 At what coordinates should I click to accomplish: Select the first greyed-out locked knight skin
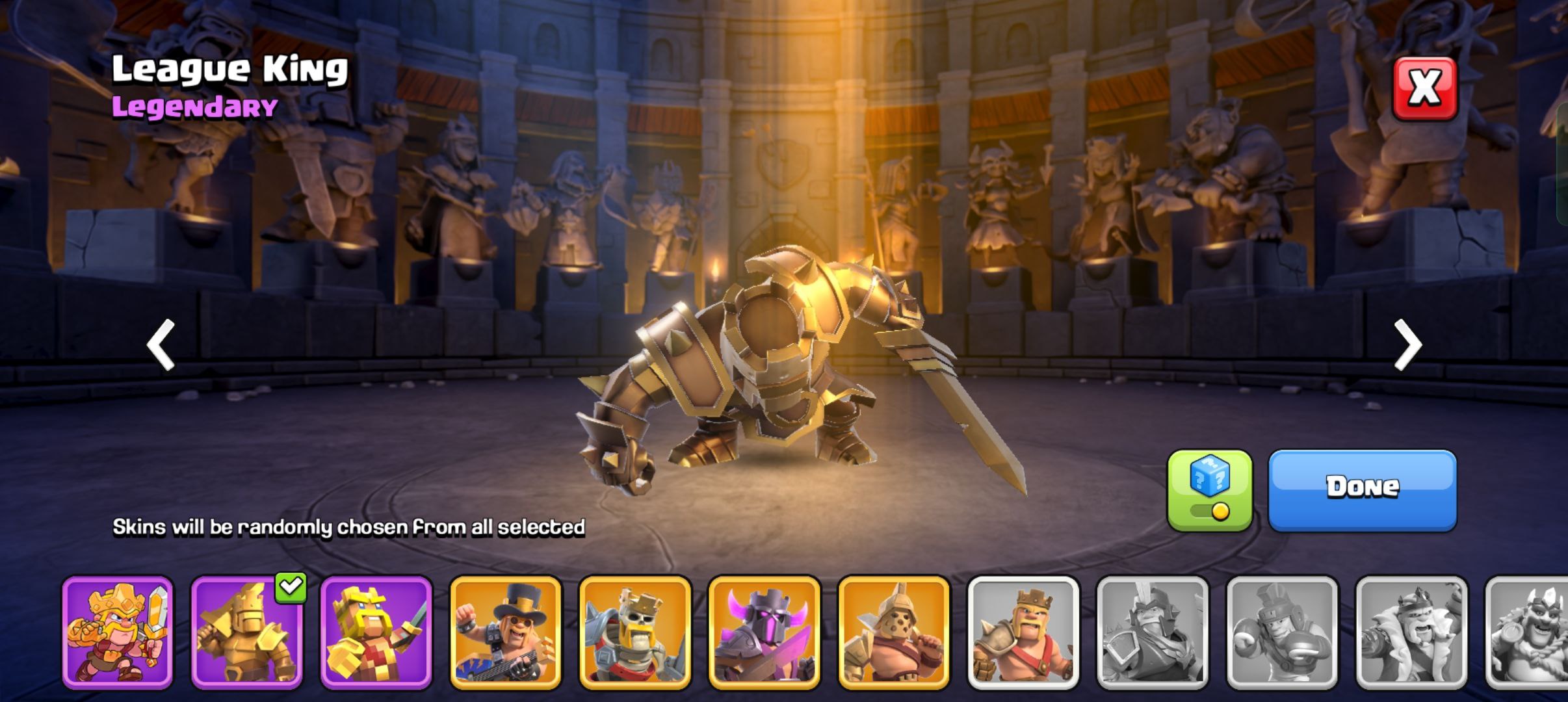tap(1153, 632)
